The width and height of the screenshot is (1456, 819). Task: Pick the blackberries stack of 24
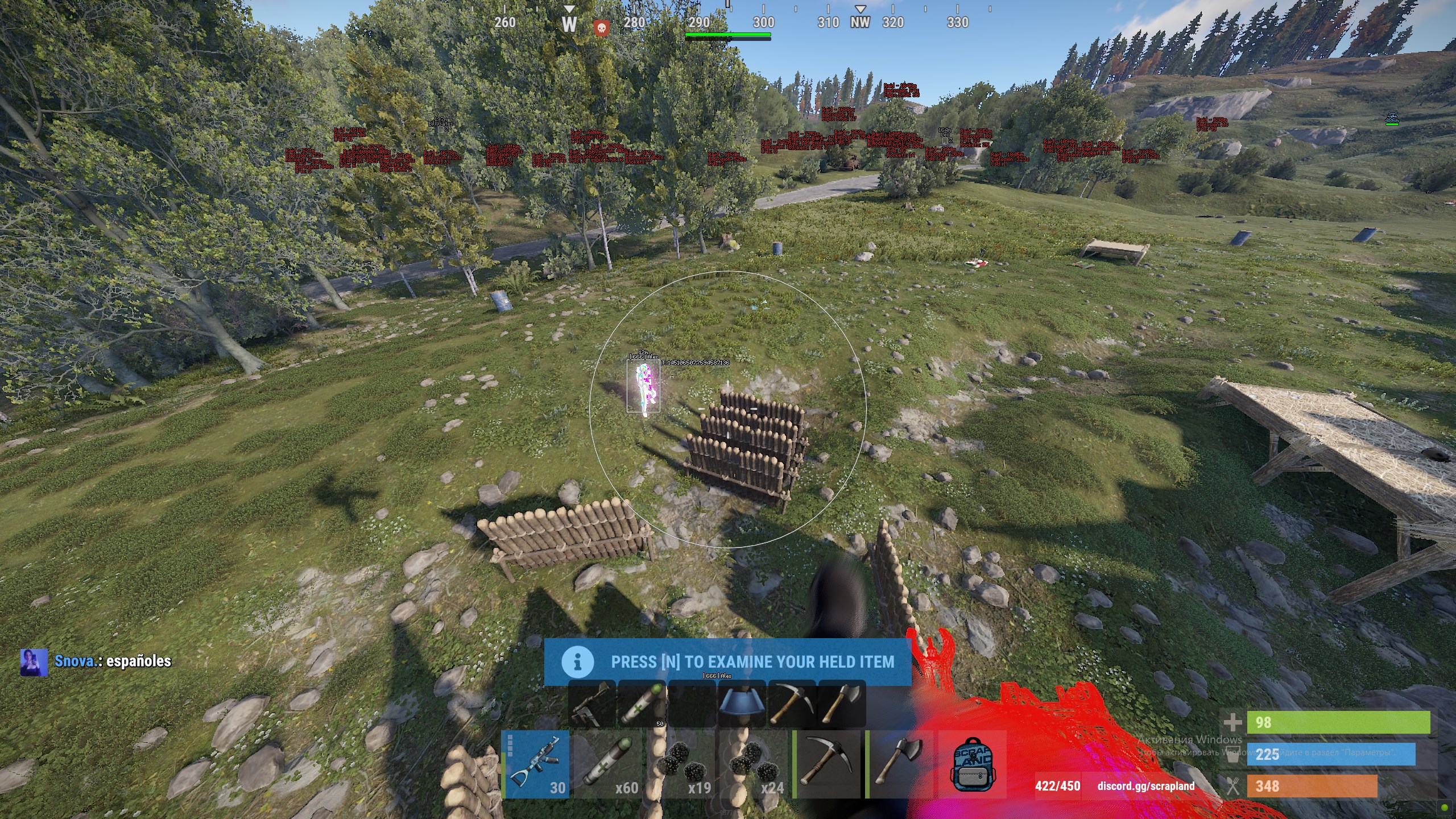pyautogui.click(x=754, y=764)
